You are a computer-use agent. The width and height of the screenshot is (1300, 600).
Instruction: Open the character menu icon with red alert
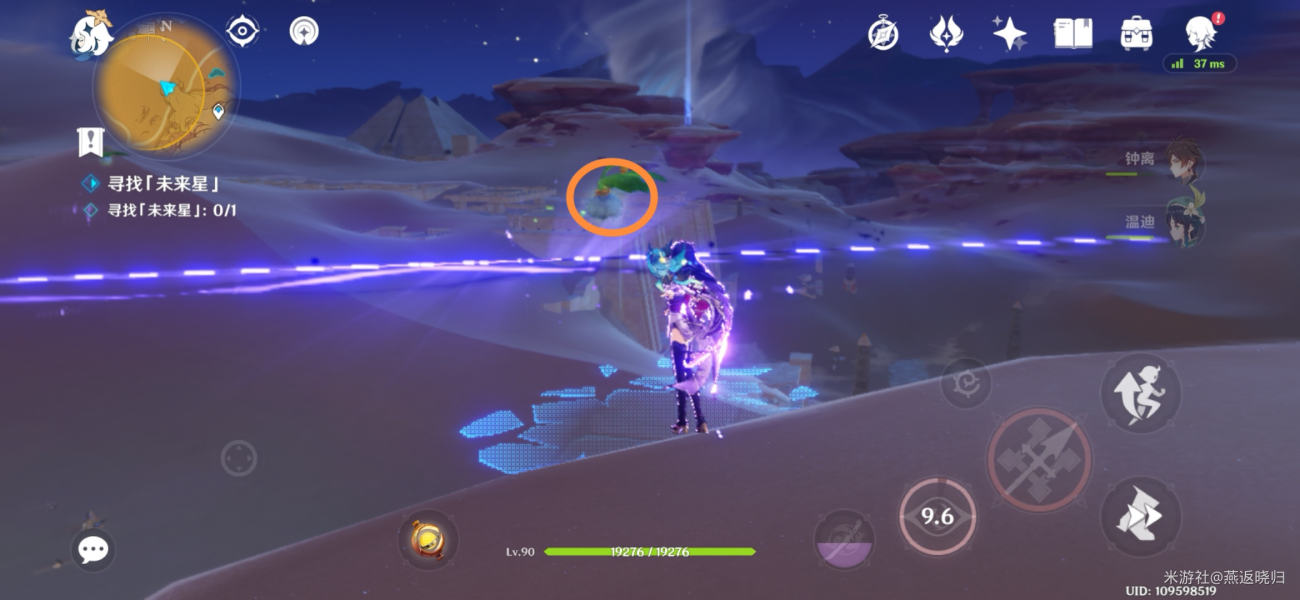[1200, 33]
